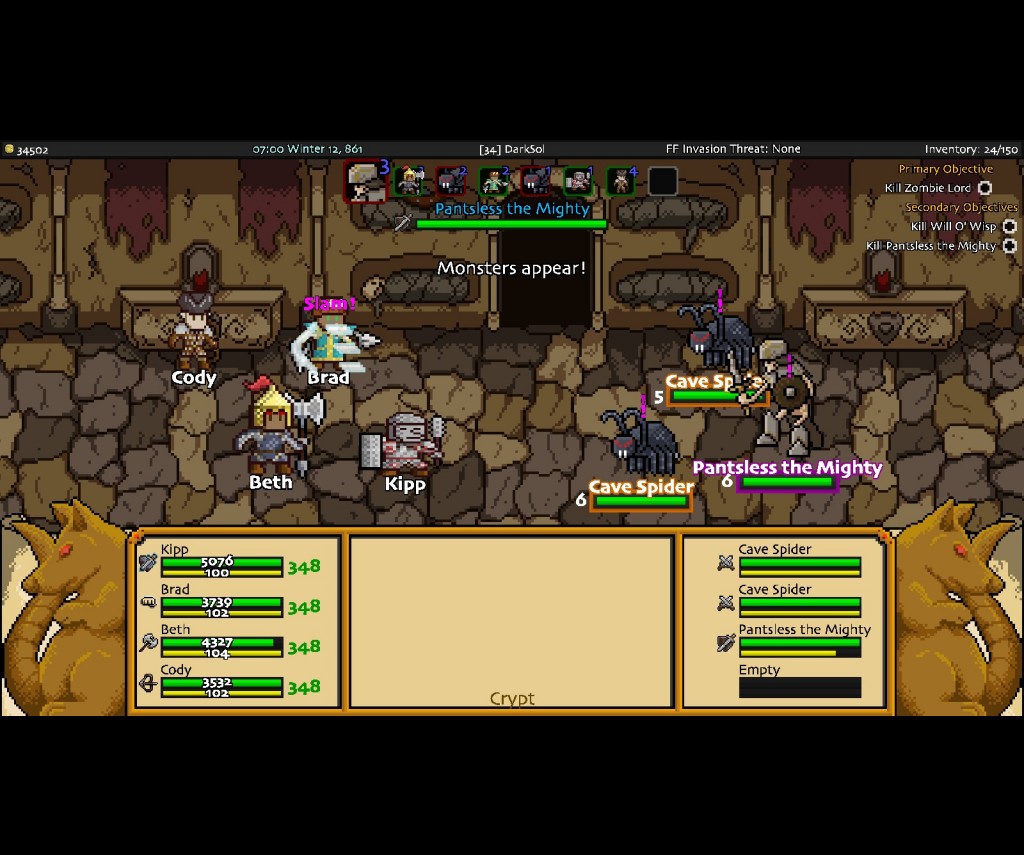The image size is (1024, 855).
Task: Click Cody's portrait in the turn order bar
Action: pyautogui.click(x=621, y=182)
